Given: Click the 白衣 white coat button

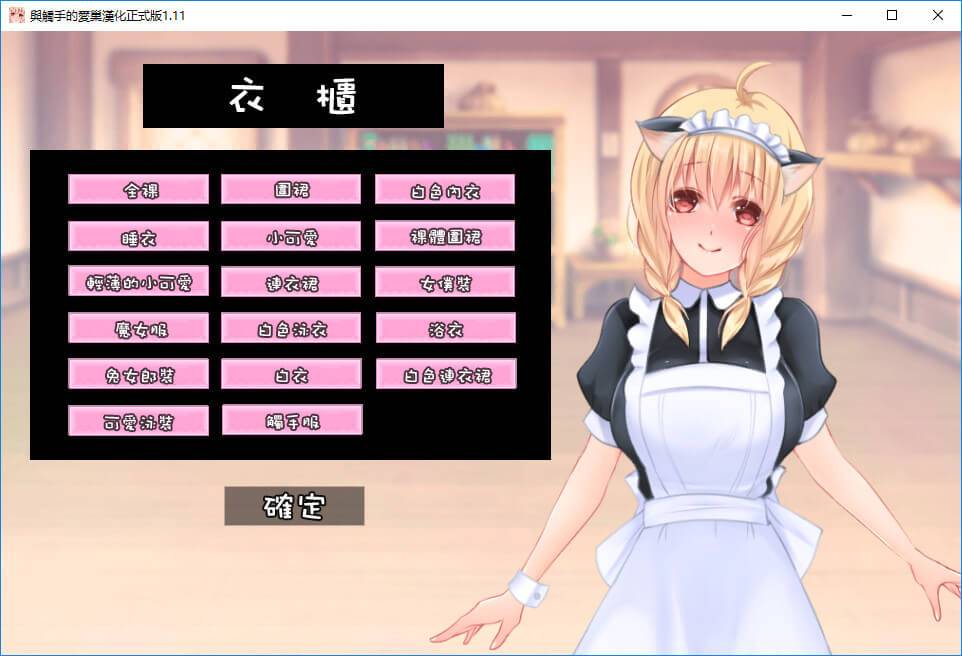Looking at the screenshot, I should 291,374.
